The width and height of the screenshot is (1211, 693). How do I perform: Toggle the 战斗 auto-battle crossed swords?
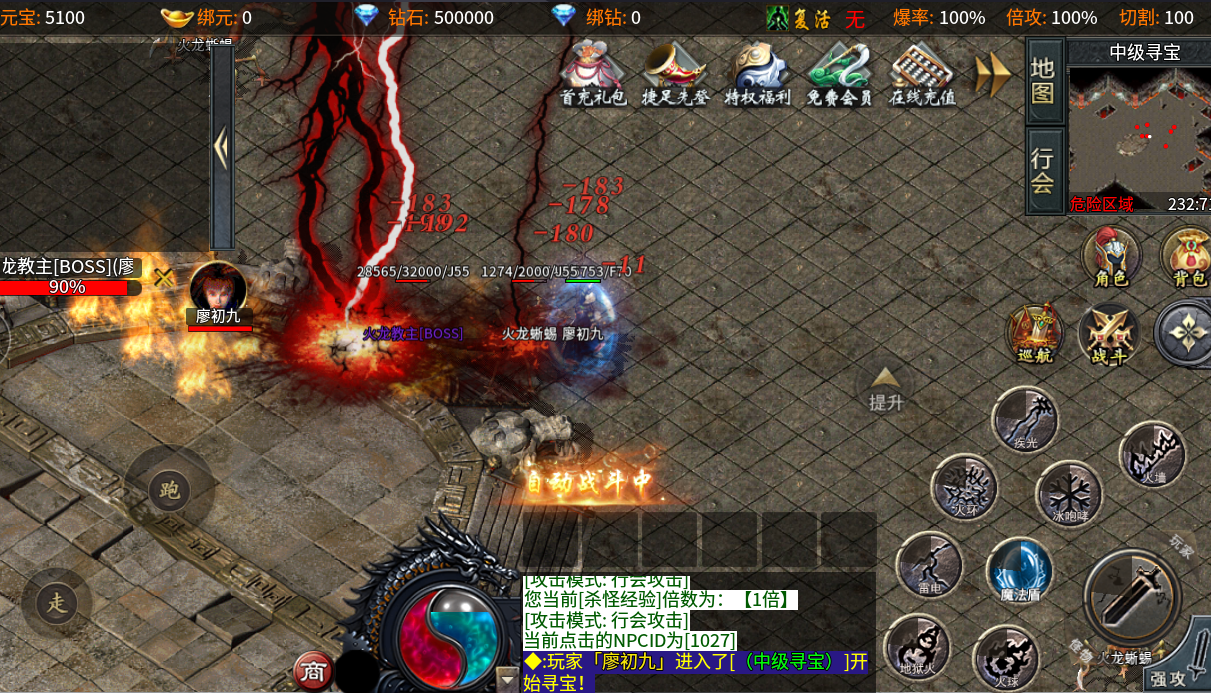[1108, 332]
